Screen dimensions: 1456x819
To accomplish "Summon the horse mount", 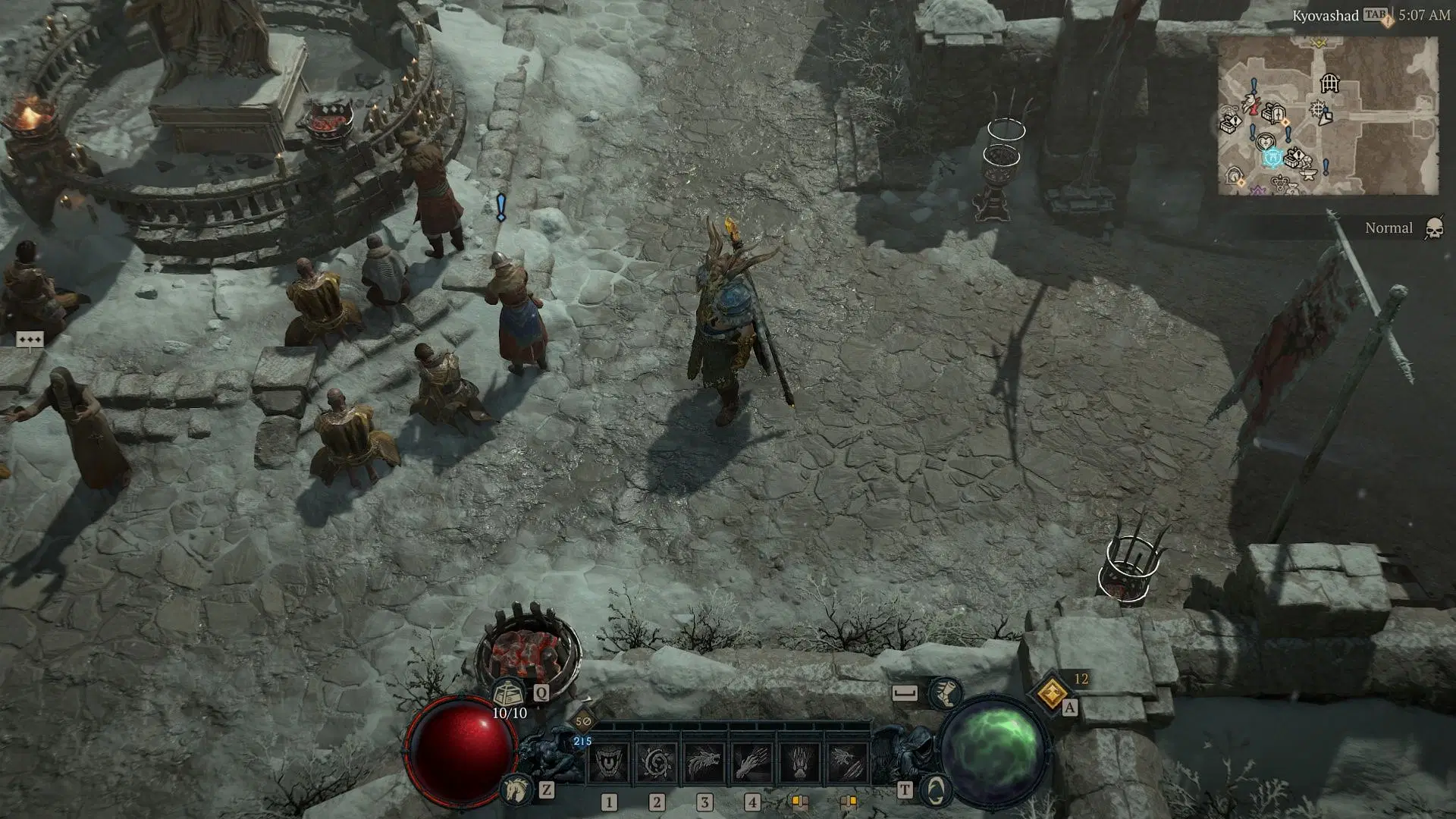I will (516, 790).
